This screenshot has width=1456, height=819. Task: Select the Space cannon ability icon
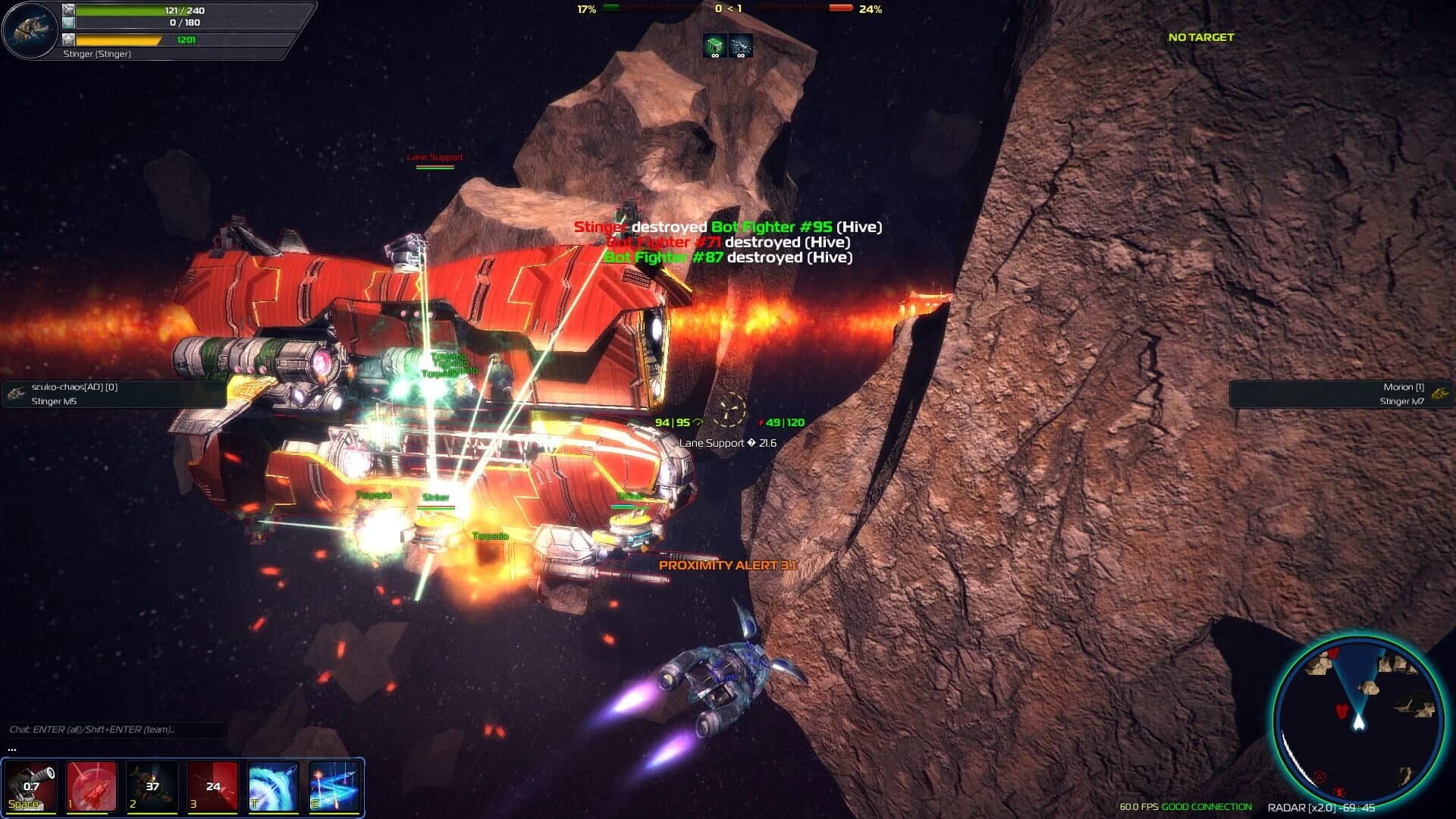[30, 785]
